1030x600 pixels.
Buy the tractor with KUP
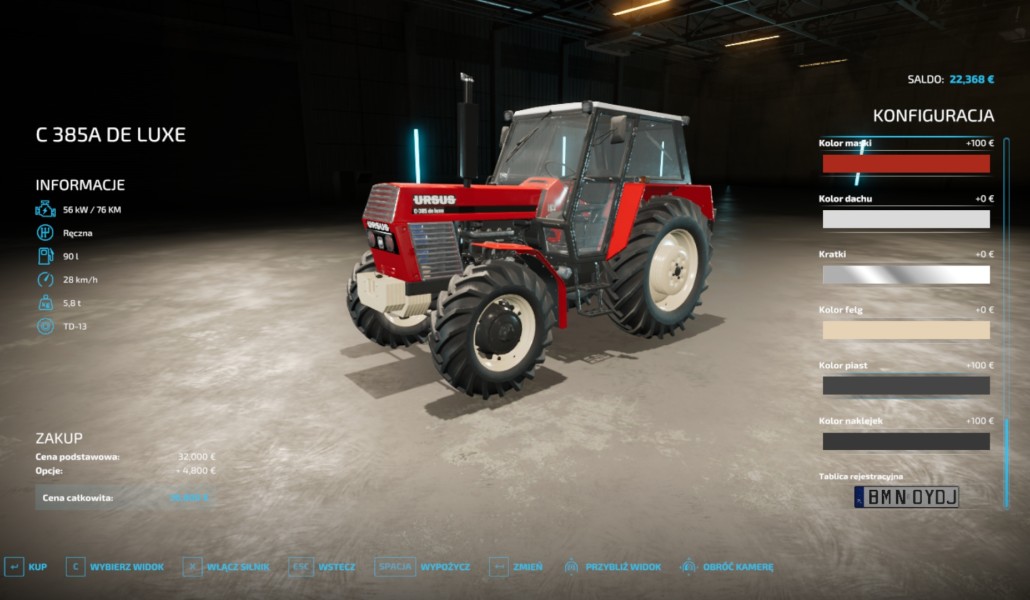point(27,567)
